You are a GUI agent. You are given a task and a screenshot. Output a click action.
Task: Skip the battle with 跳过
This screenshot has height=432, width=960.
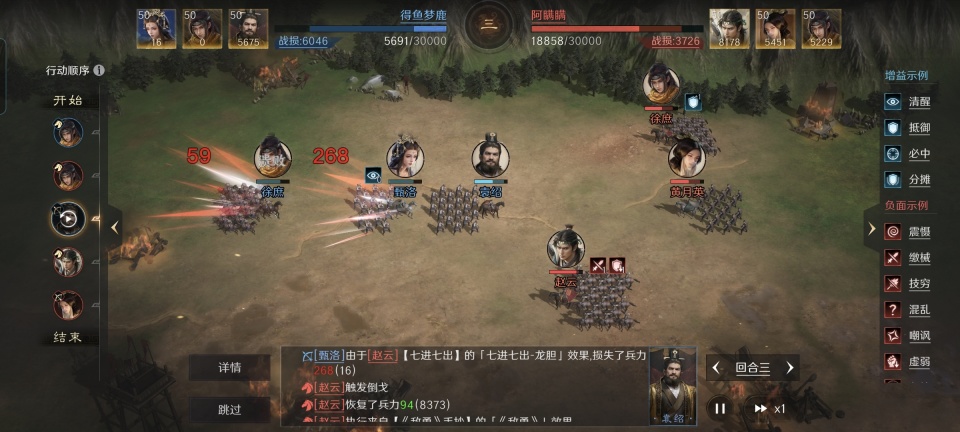click(230, 409)
